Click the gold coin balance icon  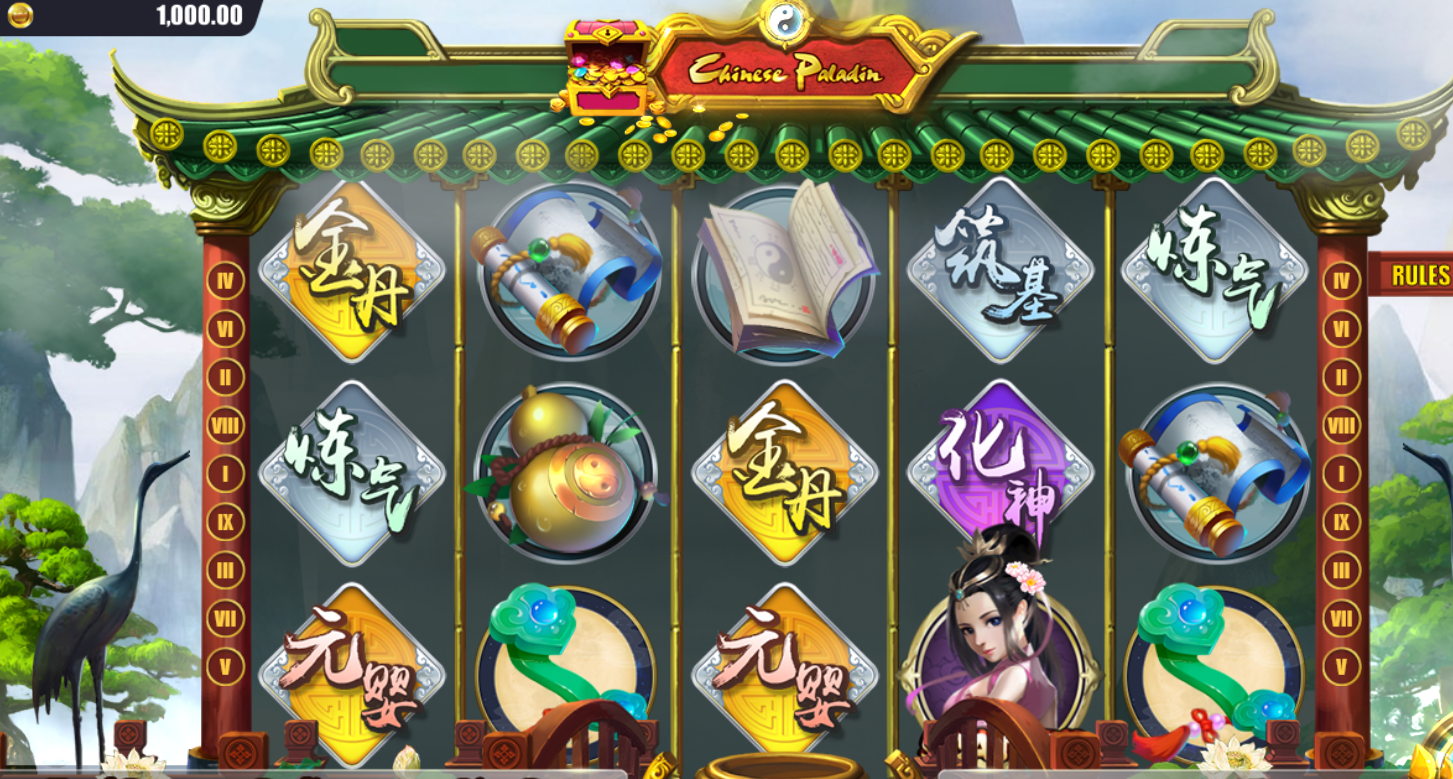pos(20,15)
